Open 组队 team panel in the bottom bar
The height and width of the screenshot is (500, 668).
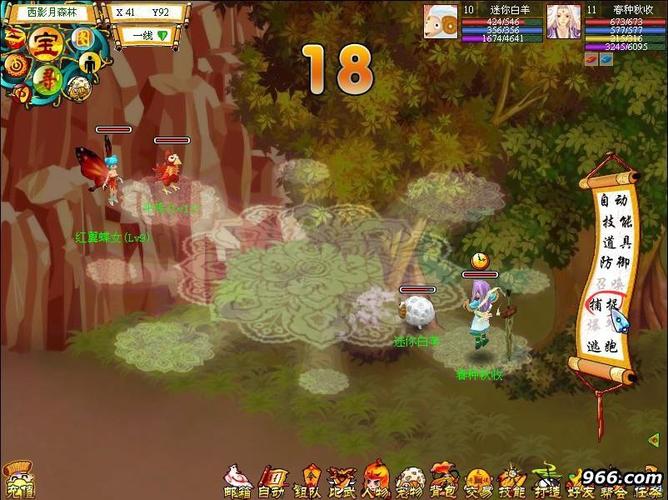306,481
